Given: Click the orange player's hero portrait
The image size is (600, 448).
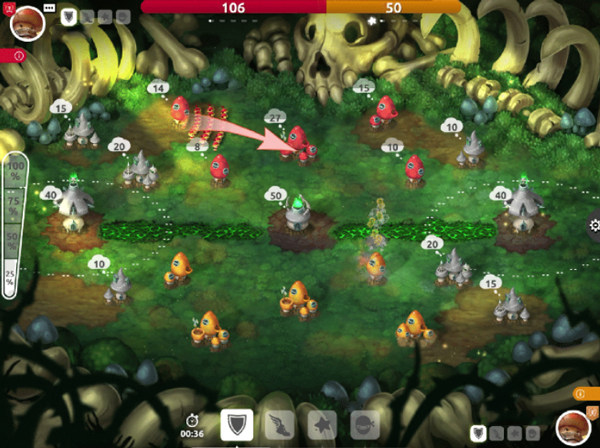Looking at the screenshot, I should (572, 426).
